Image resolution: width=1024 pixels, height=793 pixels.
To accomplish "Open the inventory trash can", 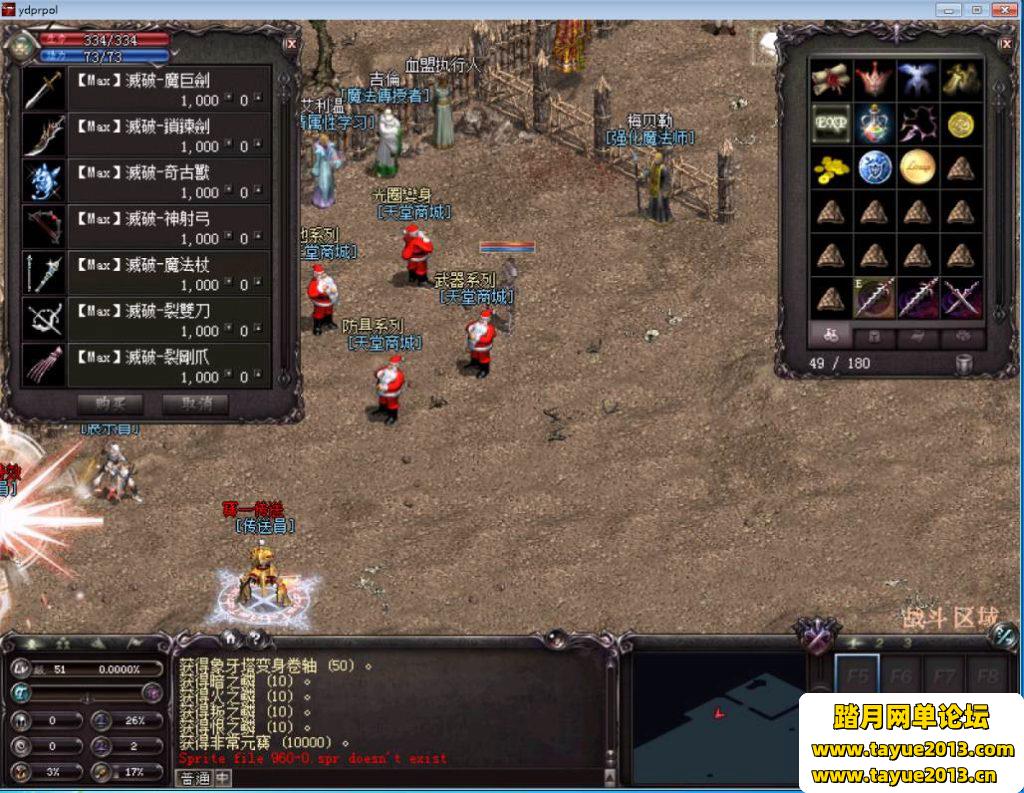I will (x=964, y=364).
